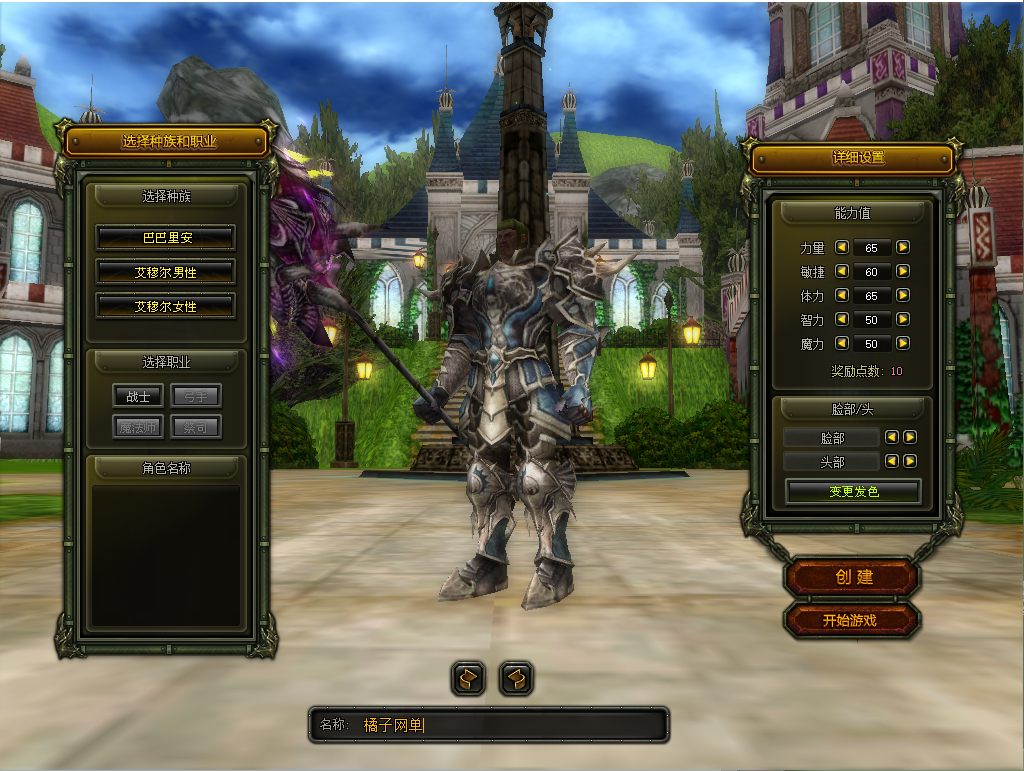Image resolution: width=1024 pixels, height=771 pixels.
Task: Pick the 艾穆尔女性 race option
Action: 166,306
